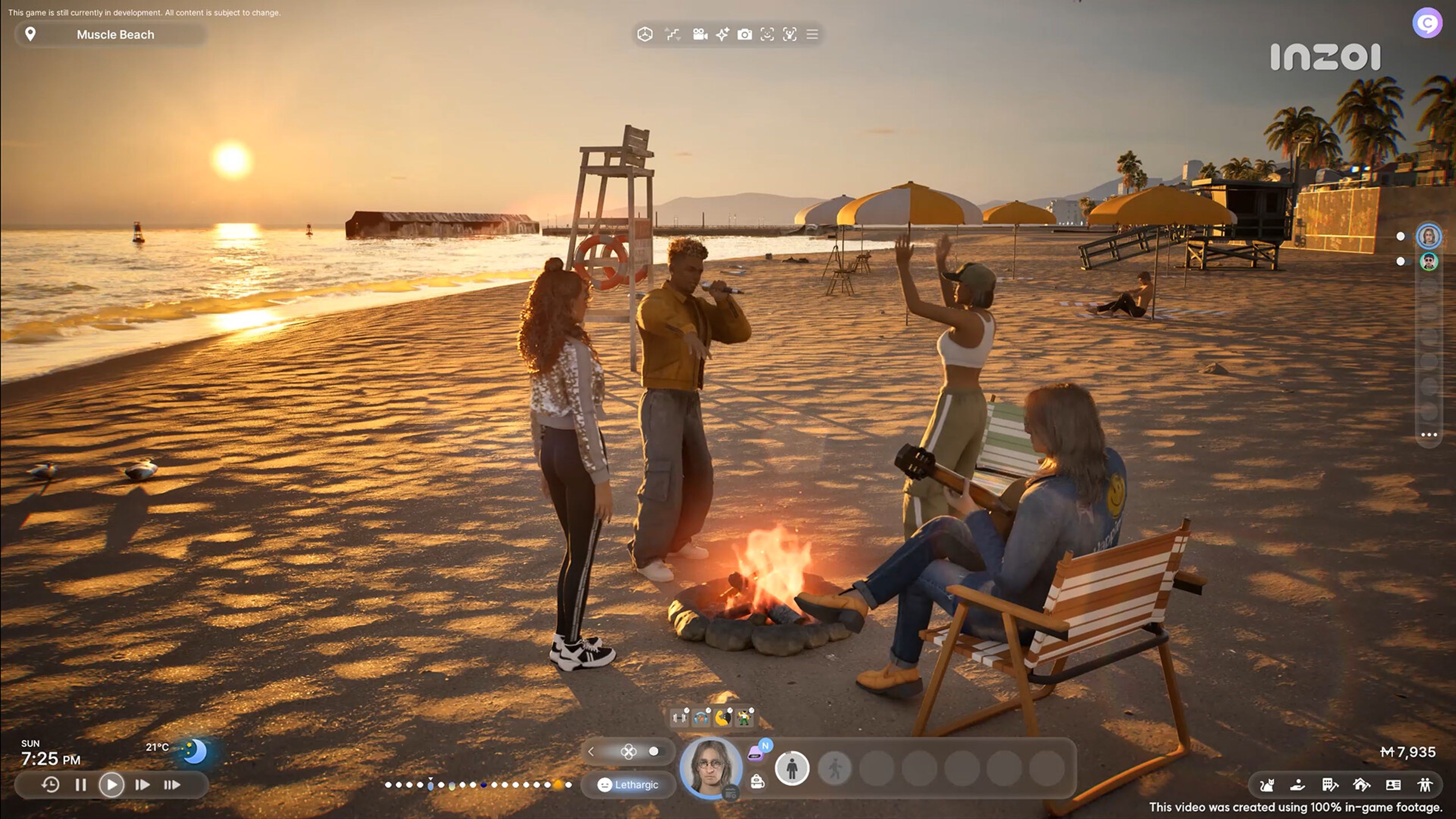1456x819 pixels.
Task: Open the hamburger menu in the top toolbar
Action: [x=812, y=35]
